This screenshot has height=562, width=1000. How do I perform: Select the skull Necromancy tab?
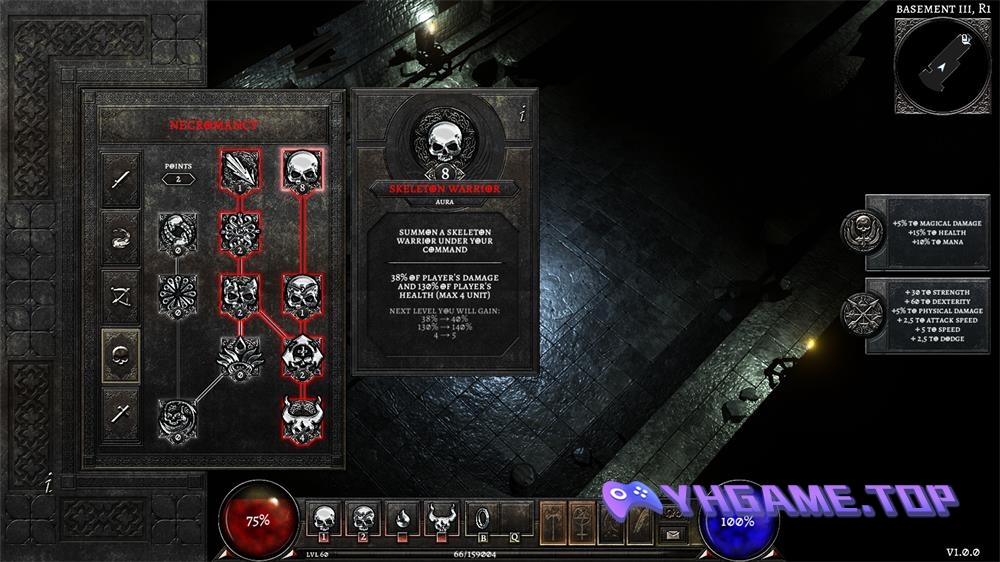pos(120,351)
